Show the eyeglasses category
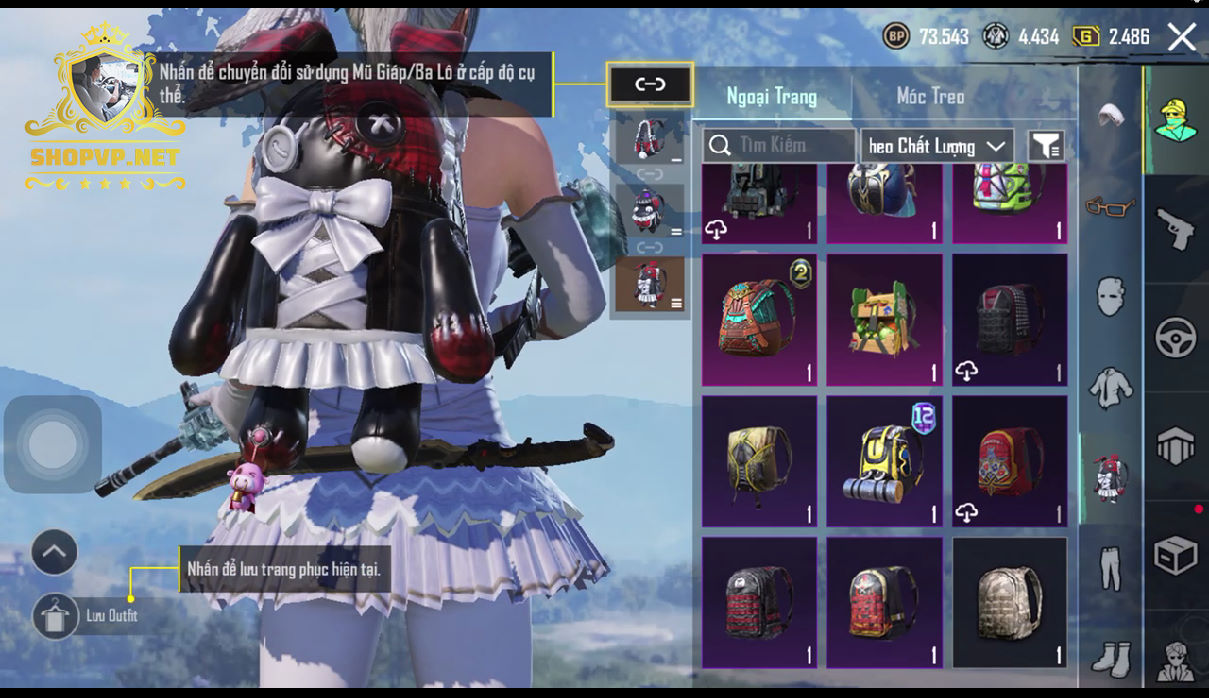 pos(1110,207)
